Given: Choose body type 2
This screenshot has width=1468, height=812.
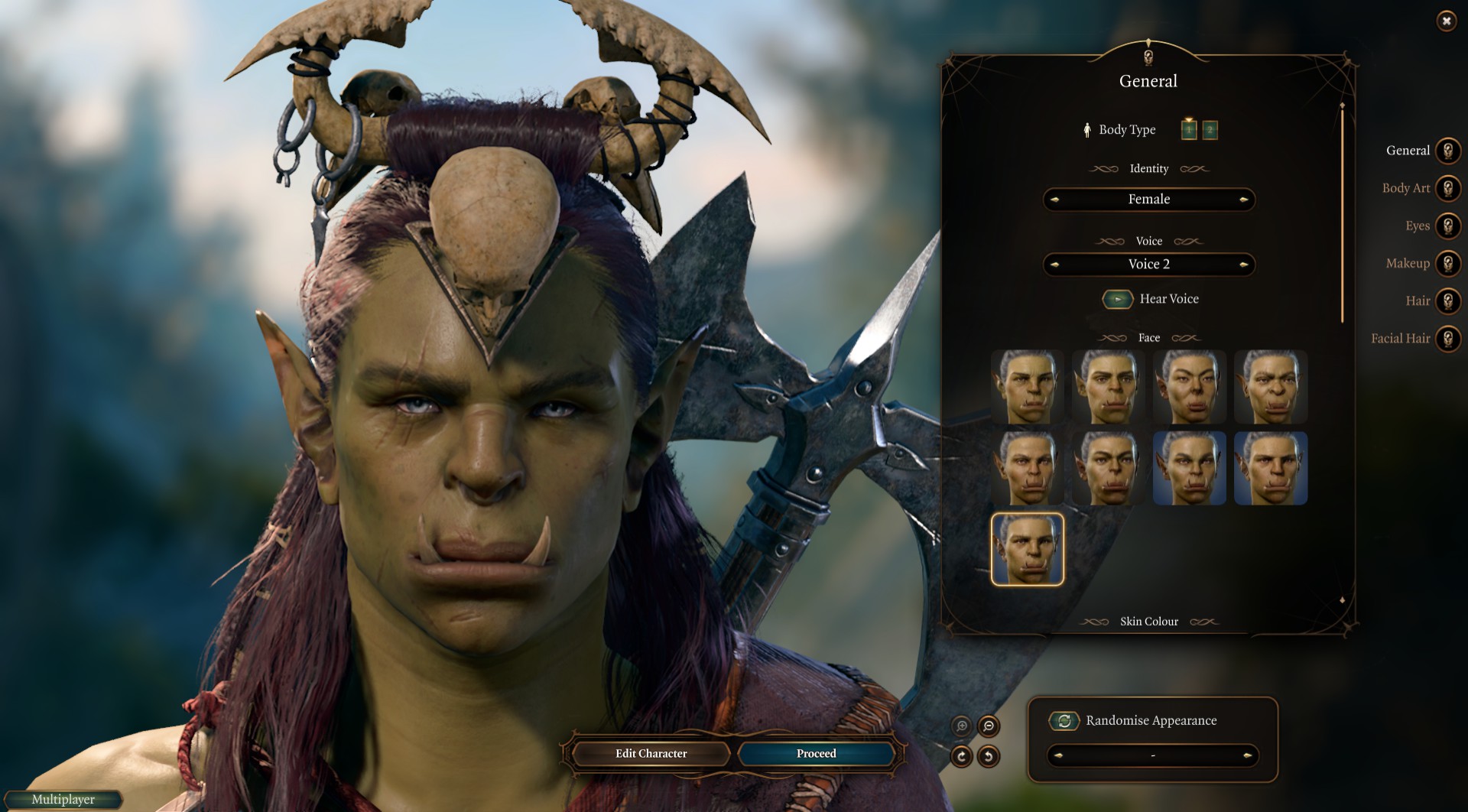Looking at the screenshot, I should pyautogui.click(x=1210, y=130).
